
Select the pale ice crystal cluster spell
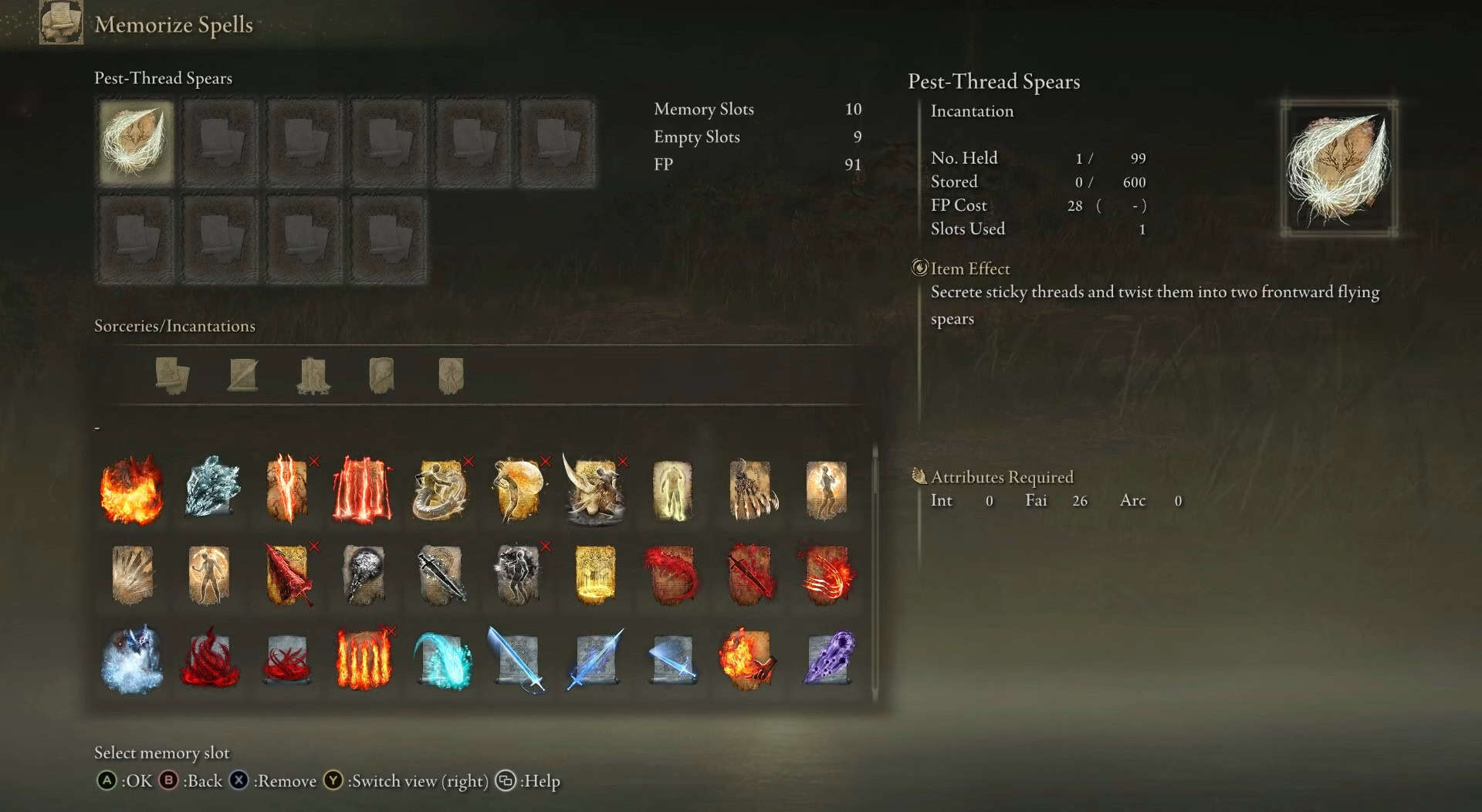[x=211, y=488]
